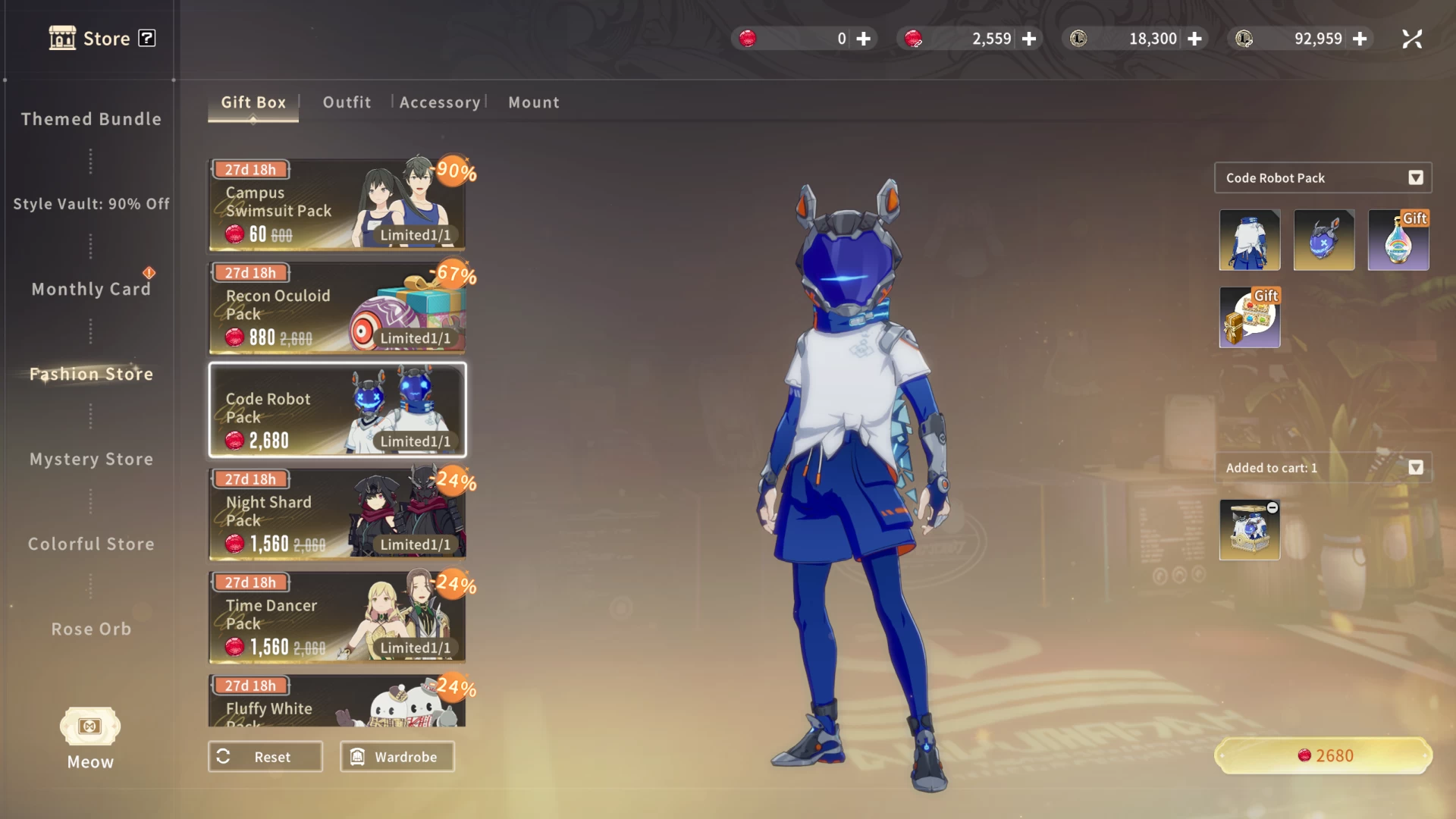Open the Store help question mark

coord(147,38)
